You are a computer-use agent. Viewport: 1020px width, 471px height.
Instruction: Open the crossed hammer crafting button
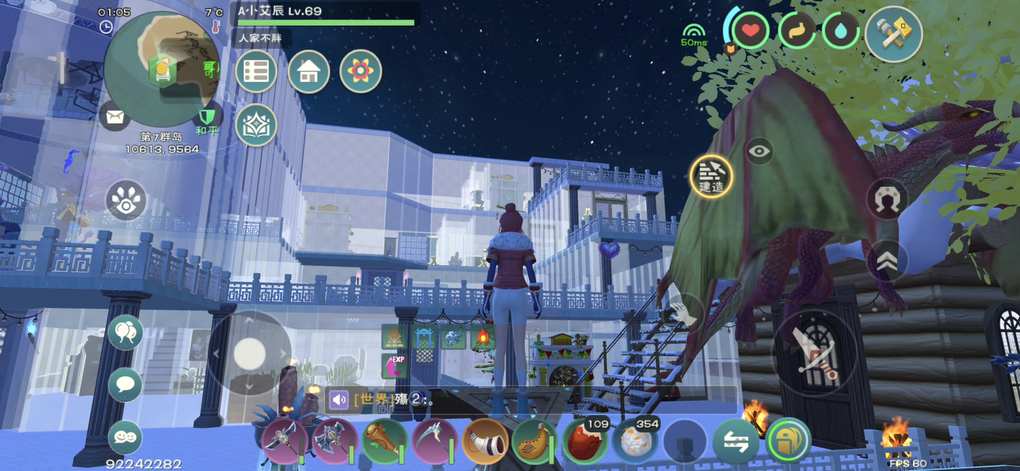[x=893, y=34]
